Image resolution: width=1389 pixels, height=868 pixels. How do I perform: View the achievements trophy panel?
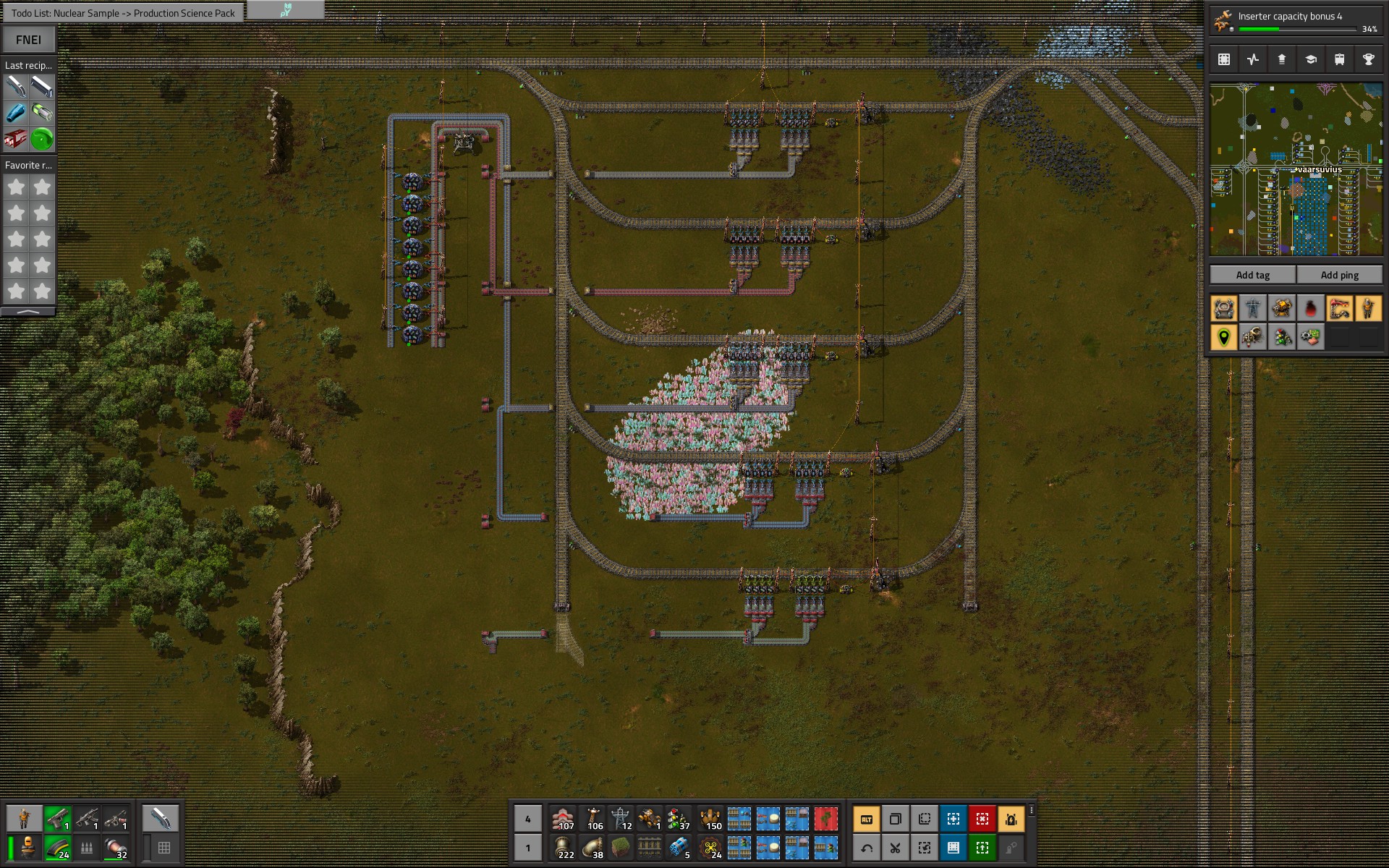[x=1369, y=59]
